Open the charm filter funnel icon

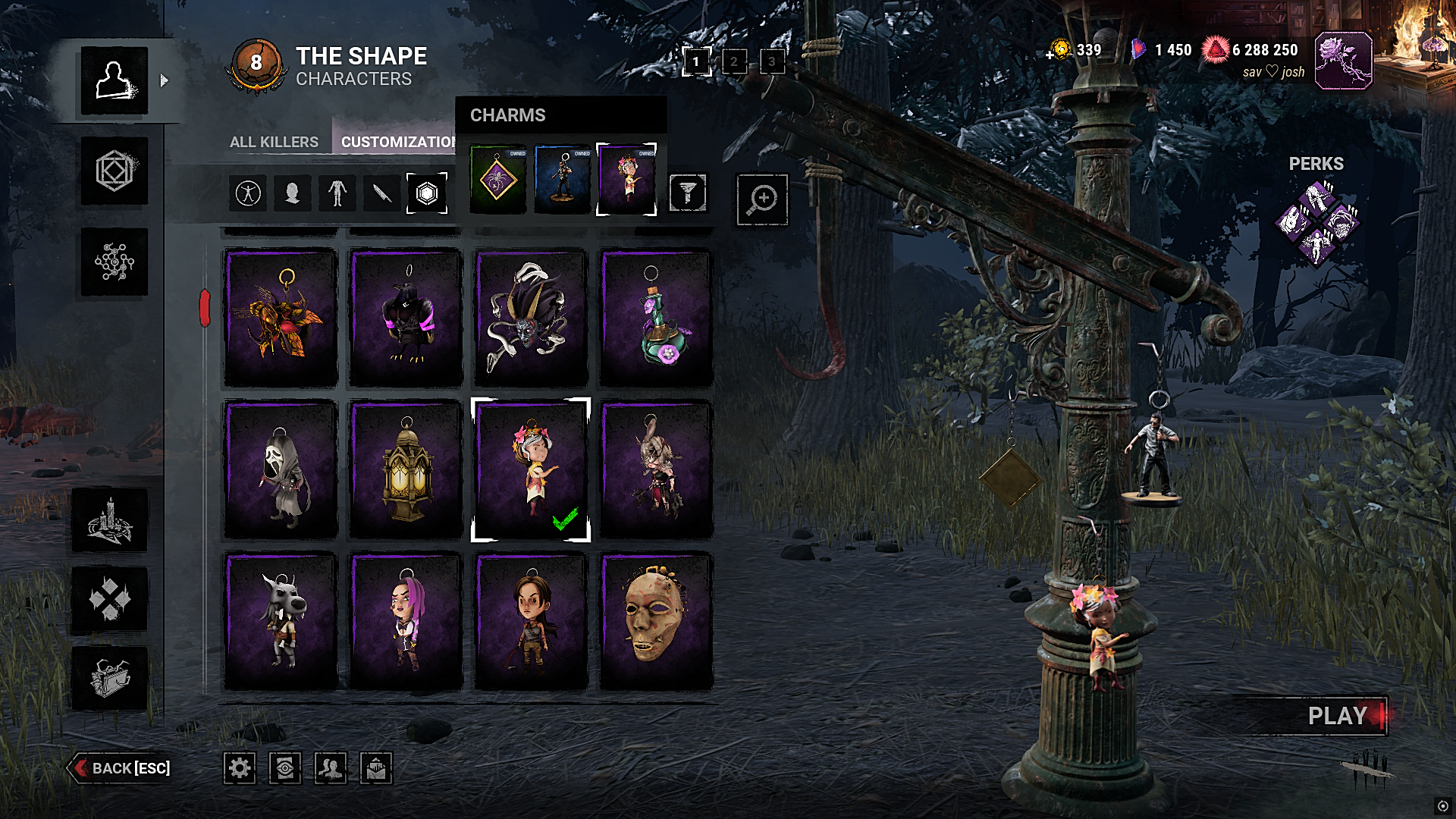pyautogui.click(x=689, y=193)
